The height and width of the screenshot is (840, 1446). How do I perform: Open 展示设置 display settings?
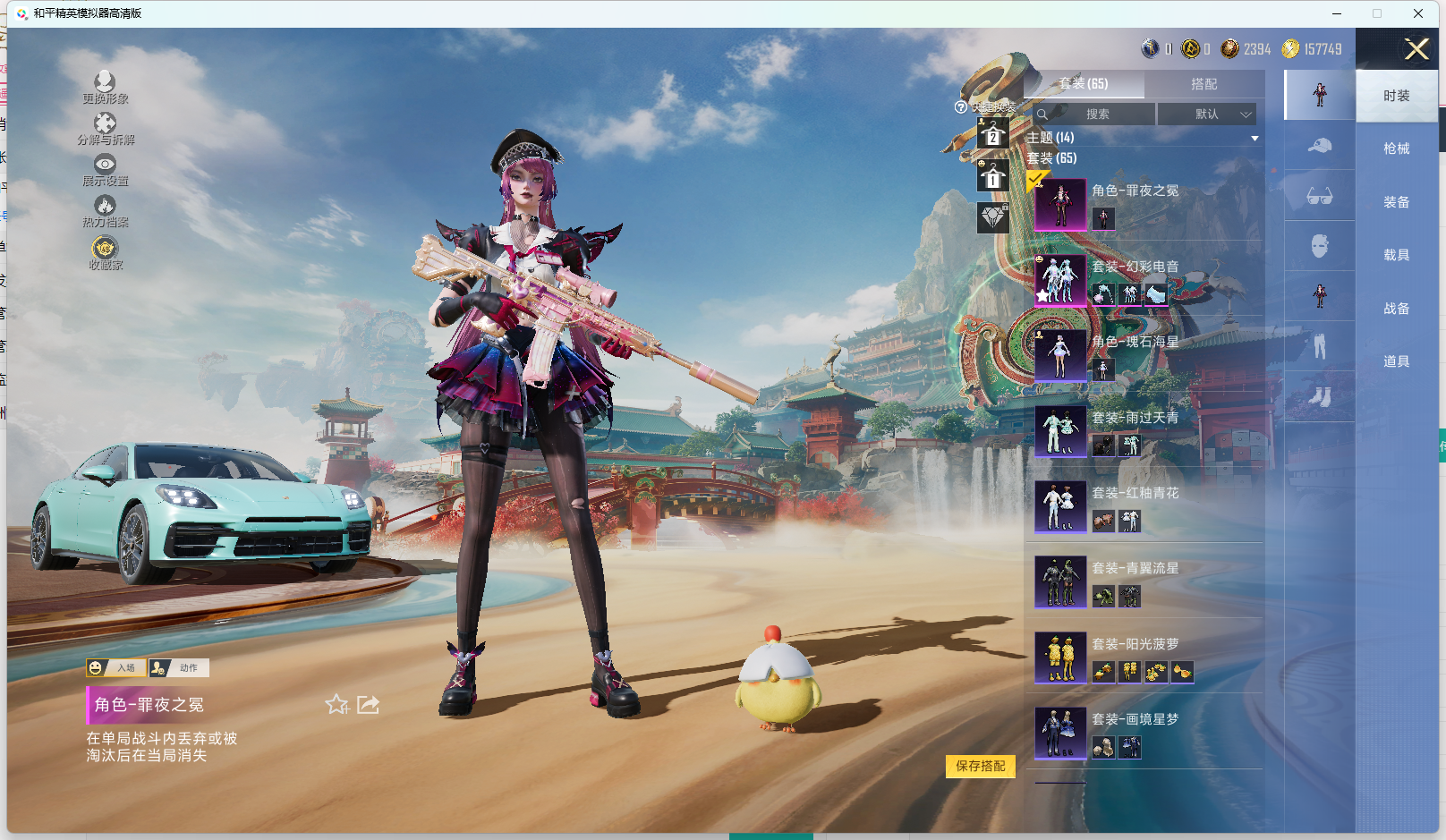click(105, 169)
